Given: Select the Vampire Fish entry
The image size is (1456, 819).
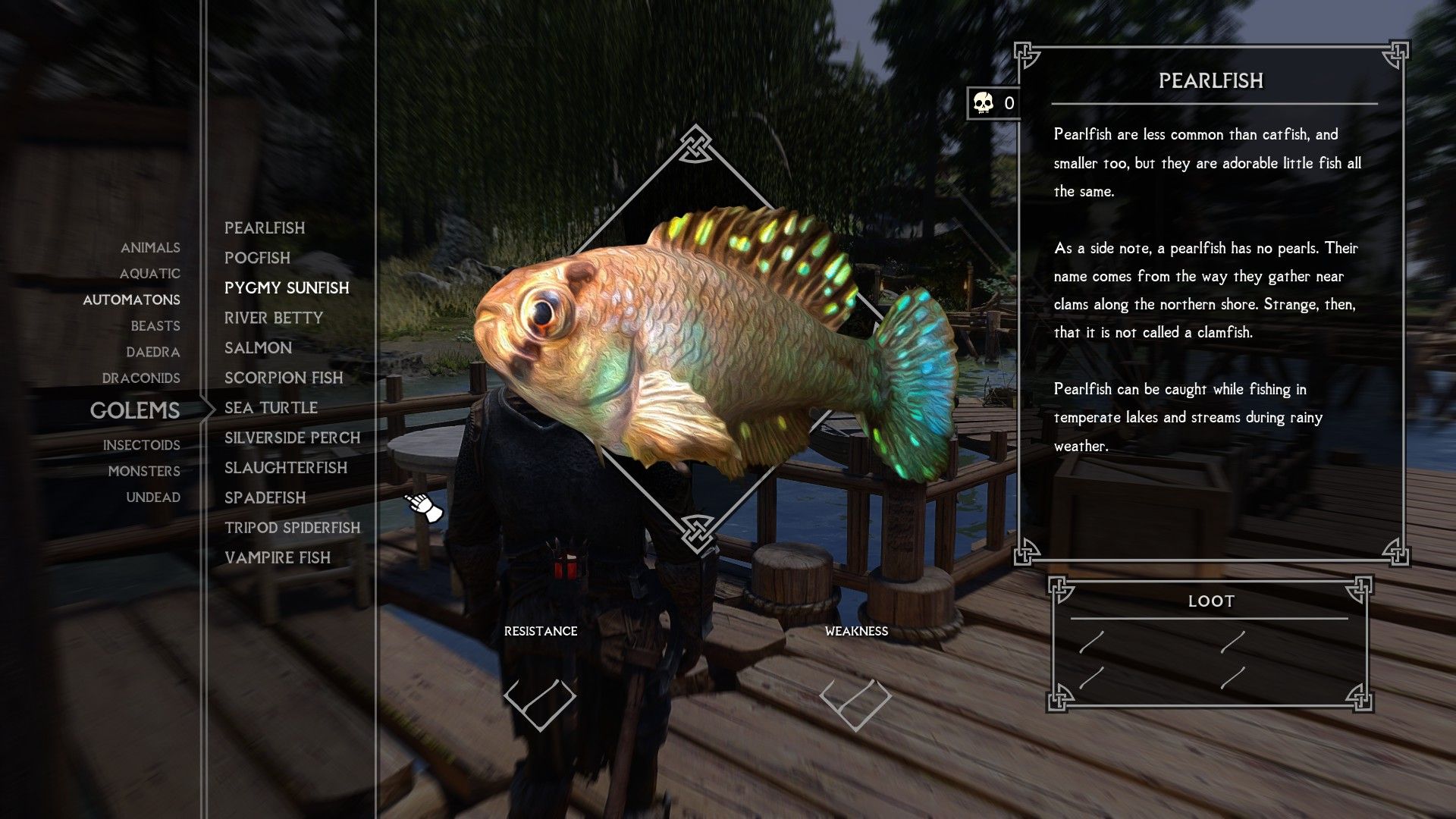Looking at the screenshot, I should [278, 557].
